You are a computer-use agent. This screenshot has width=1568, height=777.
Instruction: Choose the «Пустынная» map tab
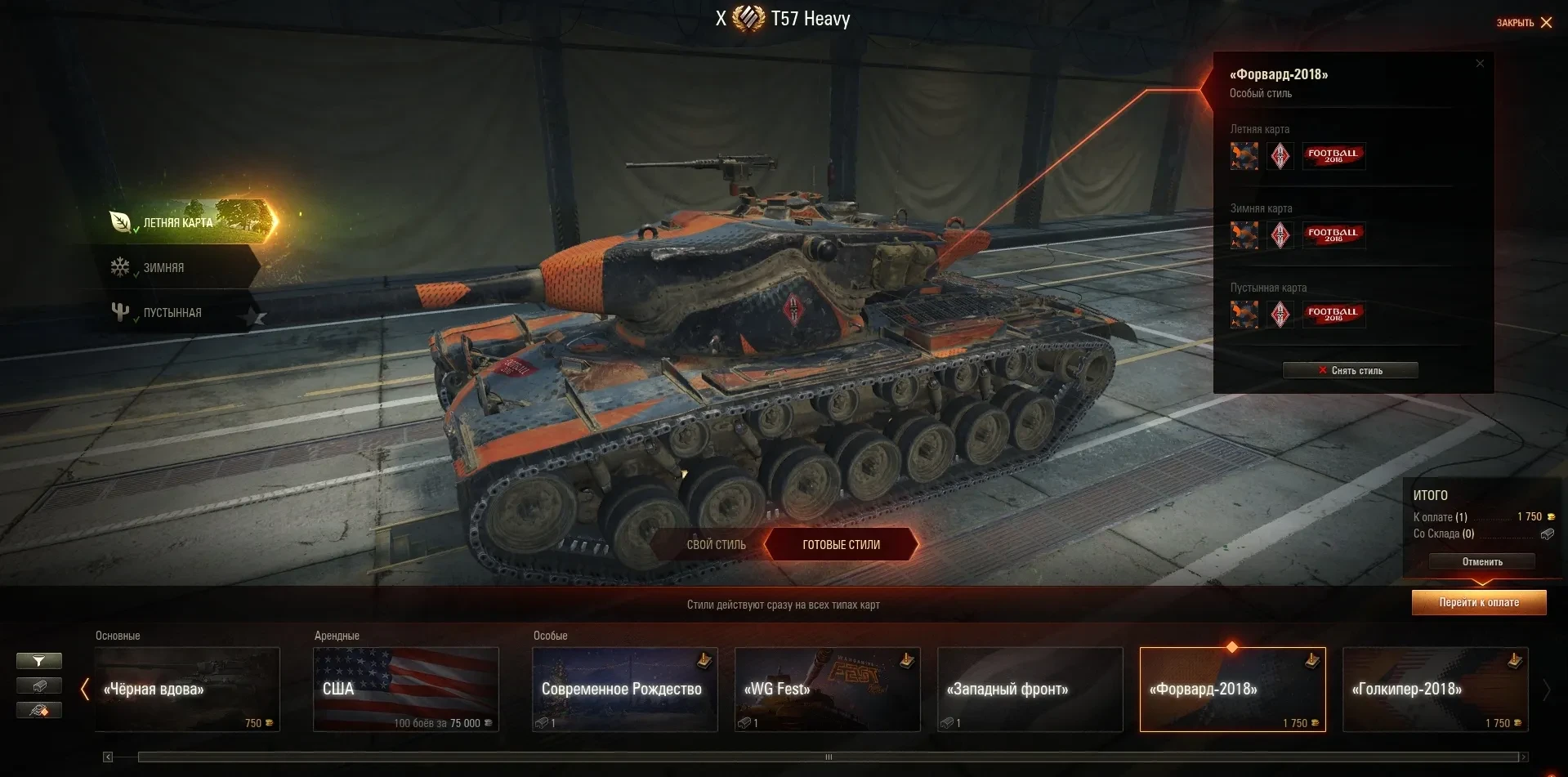[x=172, y=313]
